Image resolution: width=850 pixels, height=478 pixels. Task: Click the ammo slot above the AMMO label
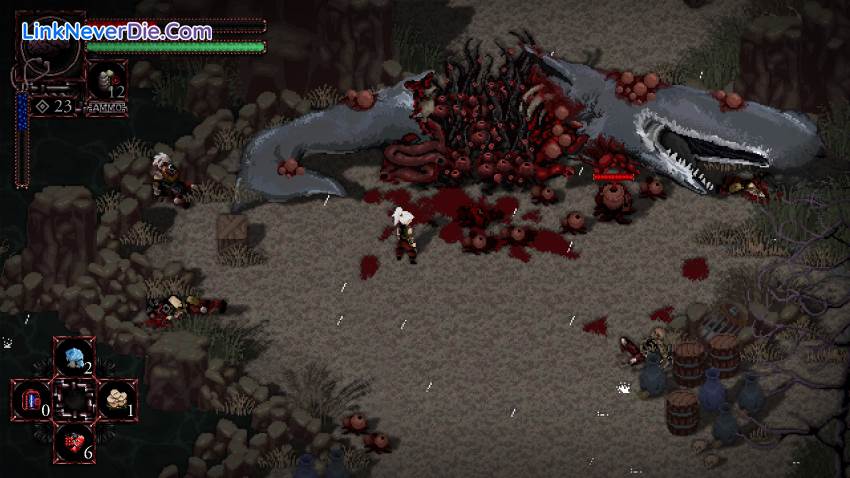105,81
